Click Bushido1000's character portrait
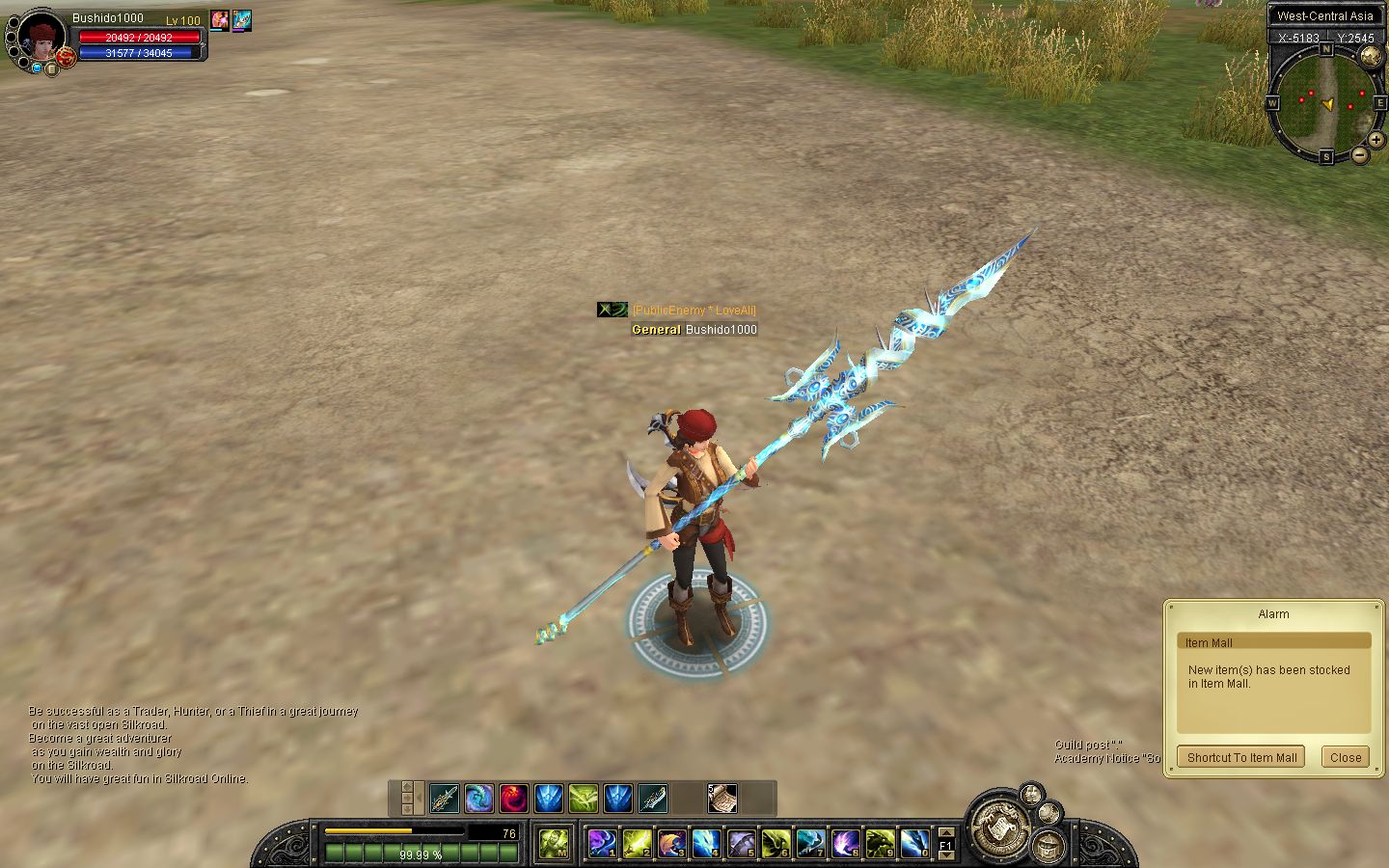Image resolution: width=1389 pixels, height=868 pixels. pos(41,39)
